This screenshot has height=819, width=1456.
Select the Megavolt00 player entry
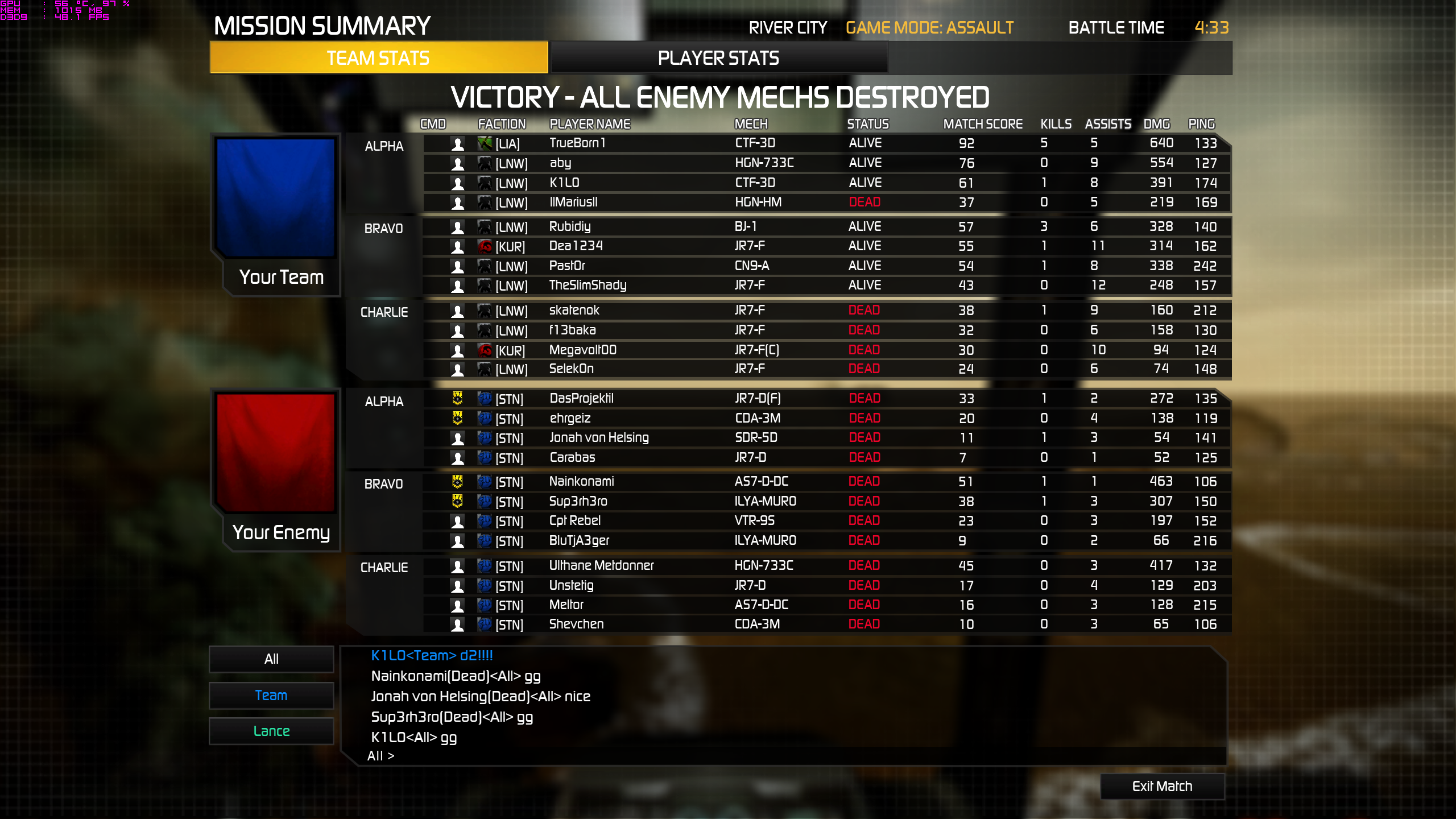pos(582,350)
